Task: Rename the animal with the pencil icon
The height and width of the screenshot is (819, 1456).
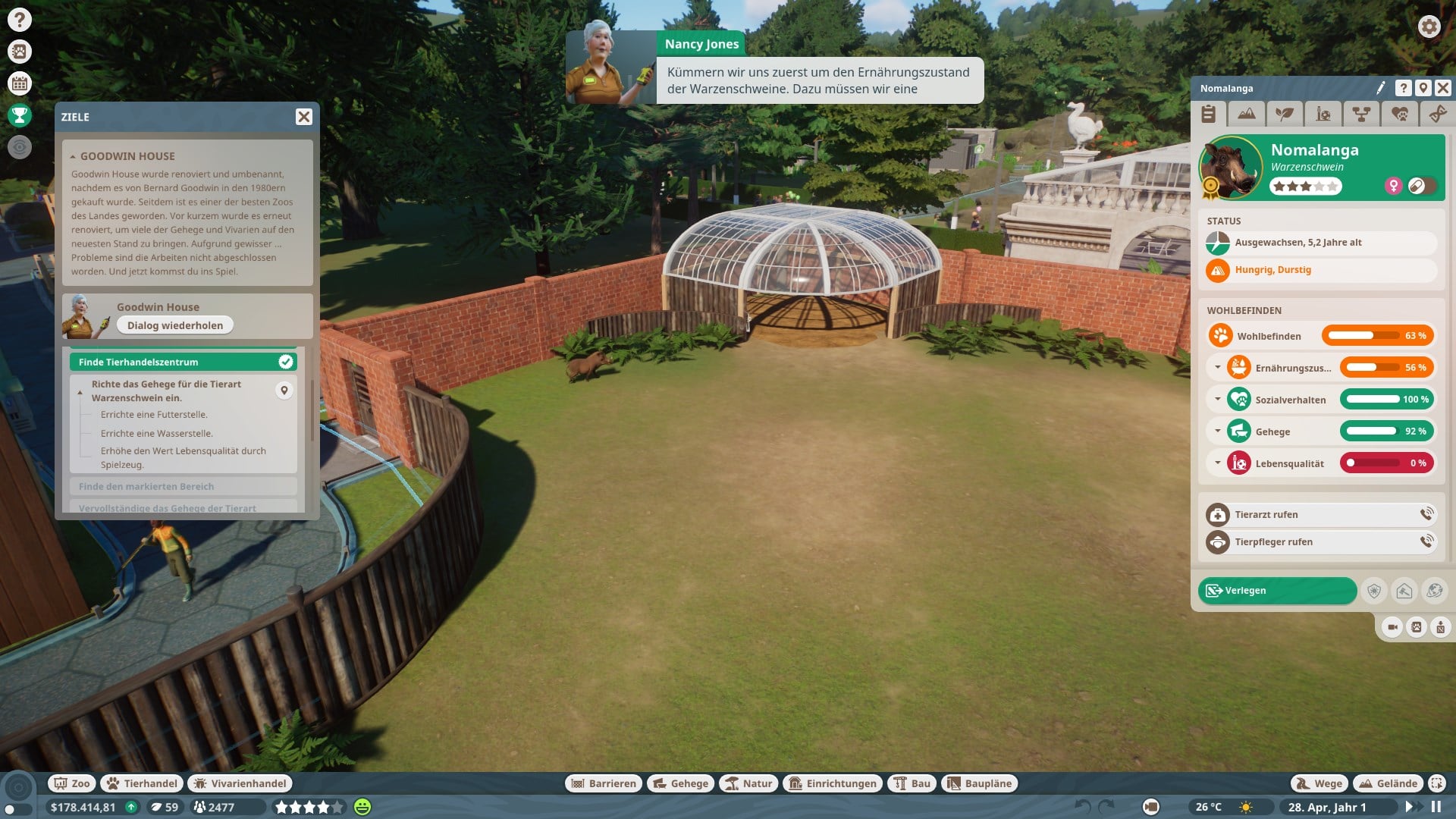Action: [x=1381, y=88]
